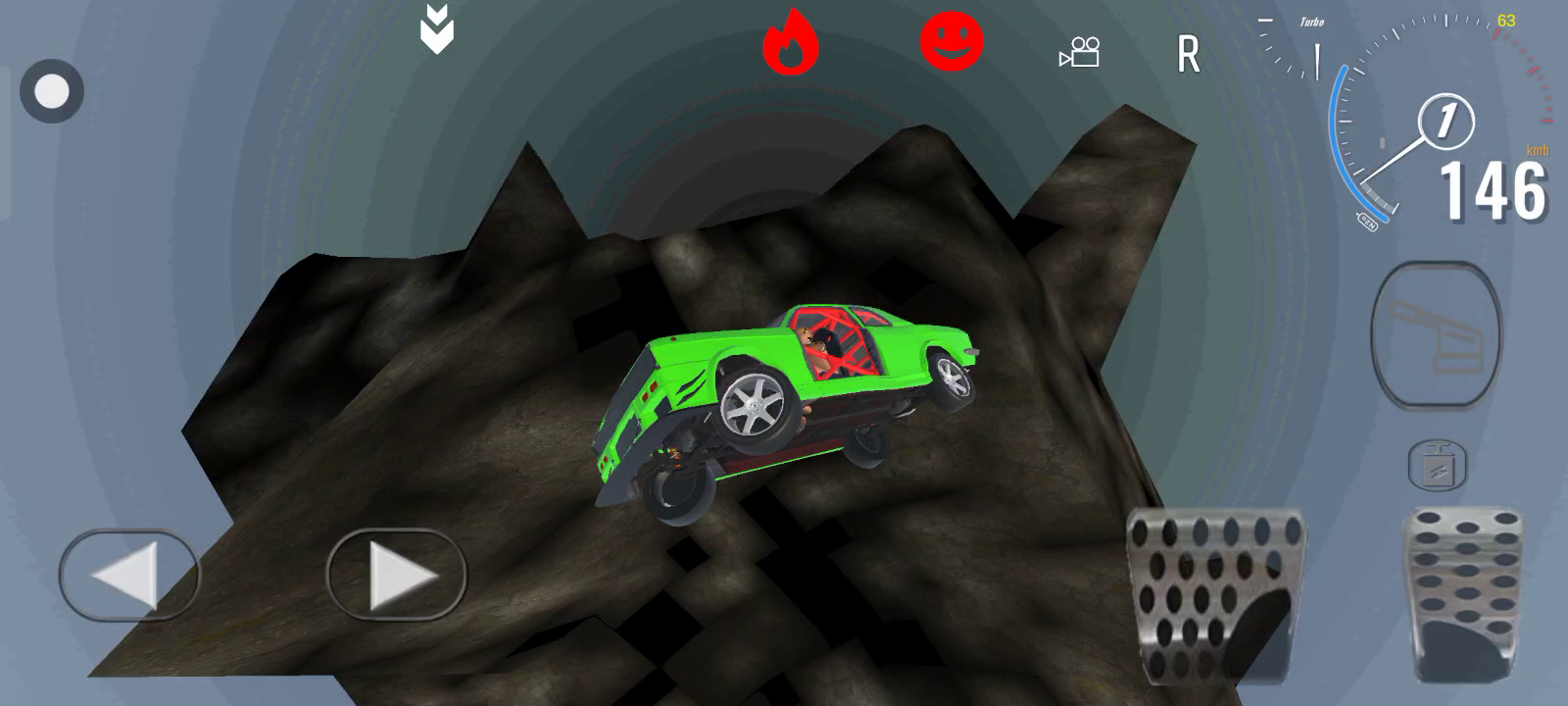This screenshot has width=1568, height=706.
Task: Tap the R button
Action: point(1188,55)
